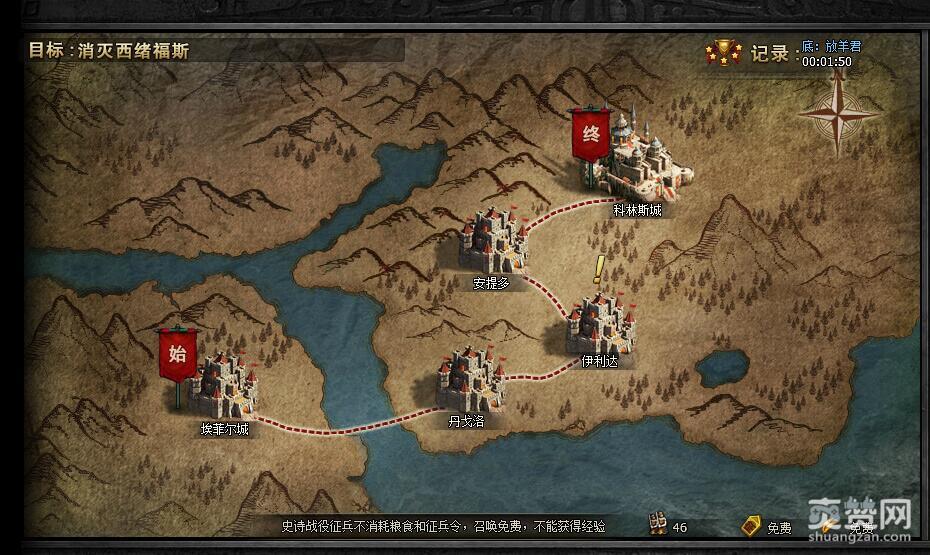
Task: Click the soldiers icon showing 46
Action: tap(658, 524)
